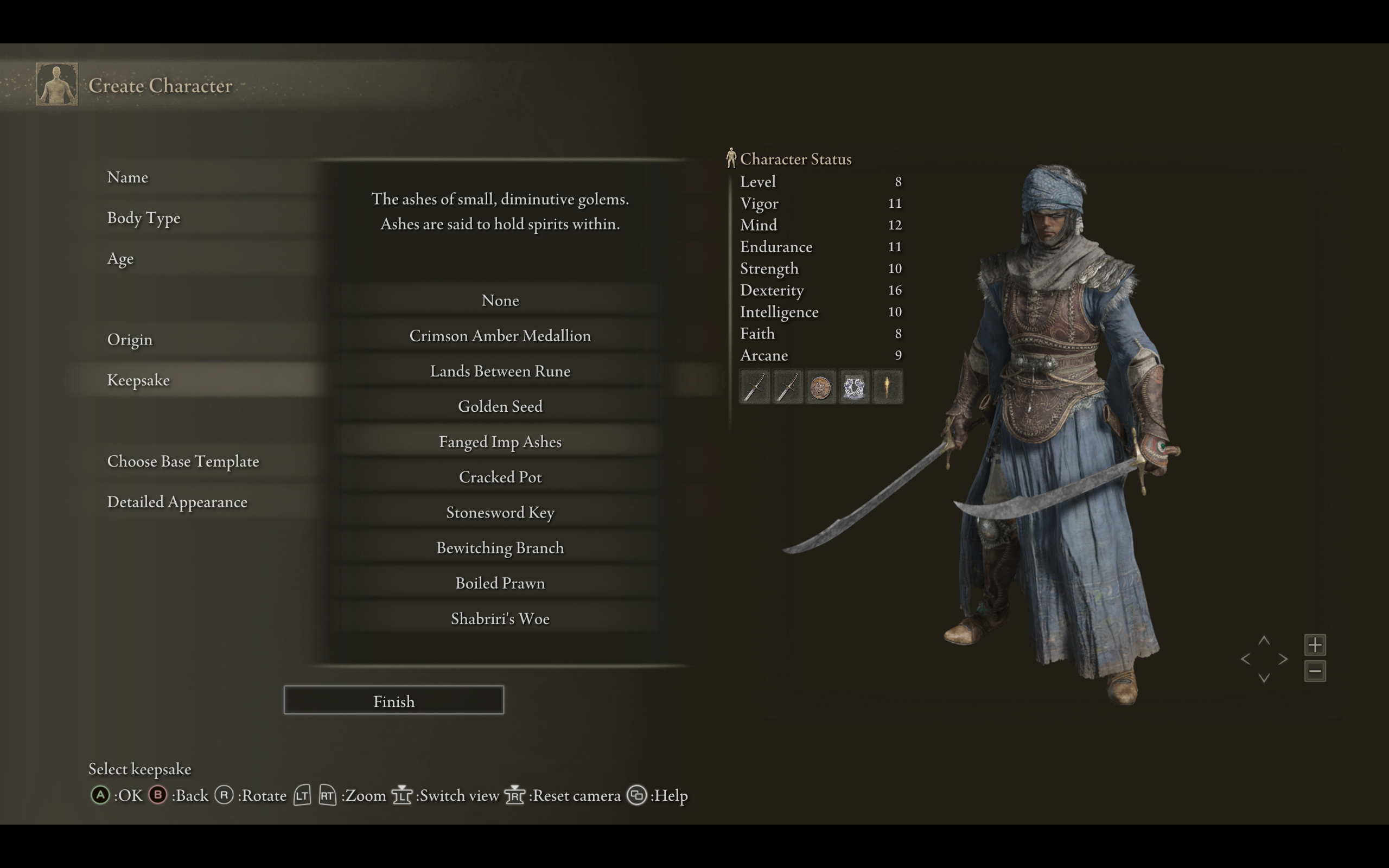Zoom out with the minus button
1389x868 pixels.
[1315, 671]
